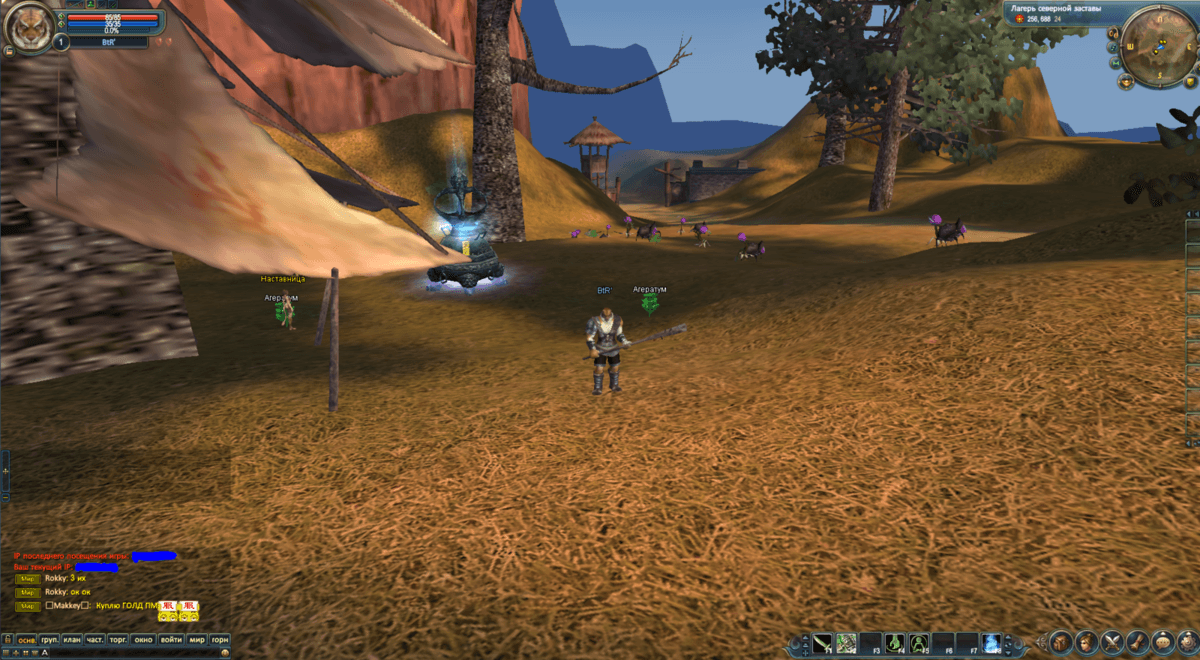Toggle the chat lock padlock icon
This screenshot has height=660, width=1200.
click(8, 639)
